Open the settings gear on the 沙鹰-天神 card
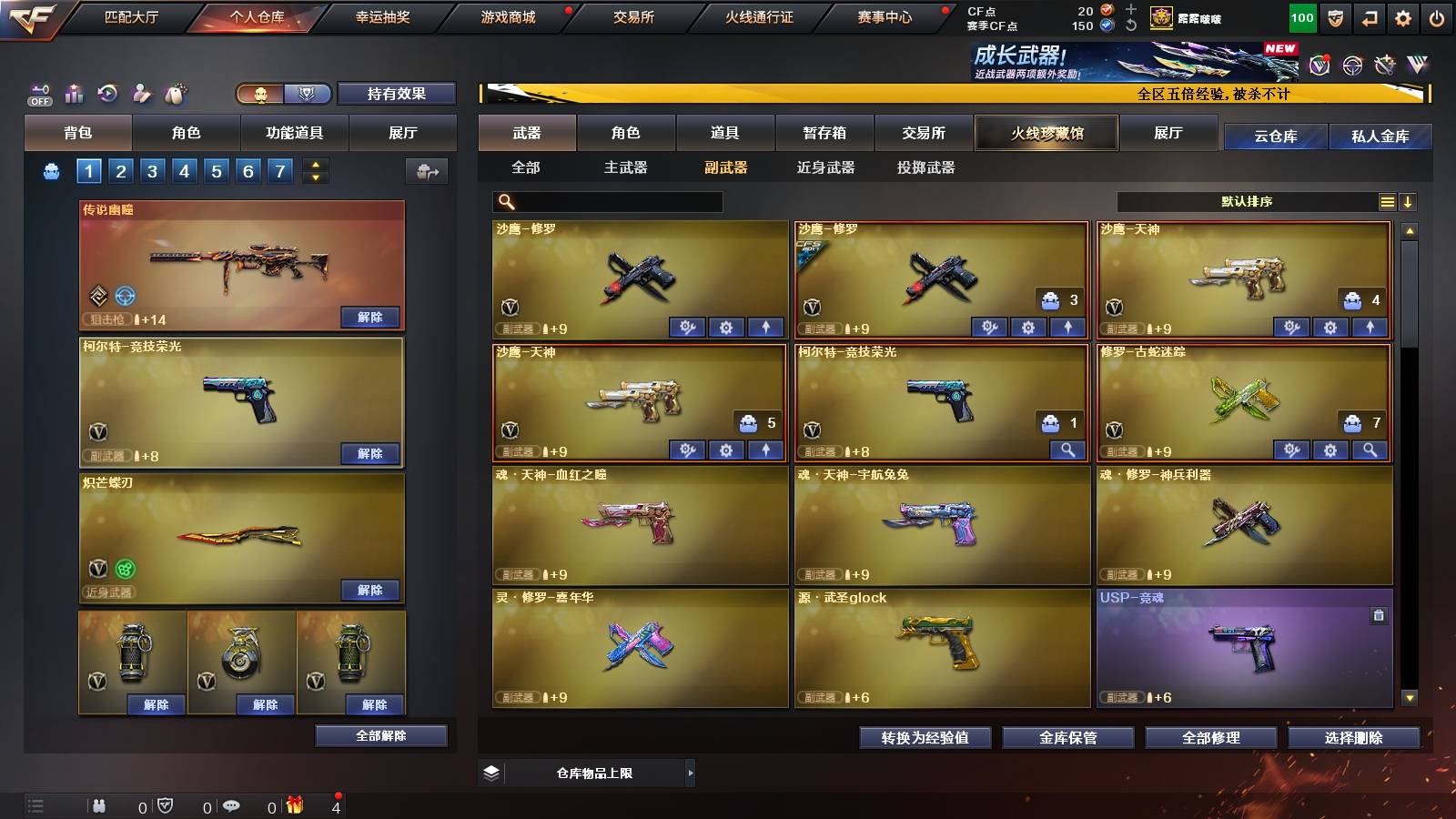 [x=1330, y=326]
